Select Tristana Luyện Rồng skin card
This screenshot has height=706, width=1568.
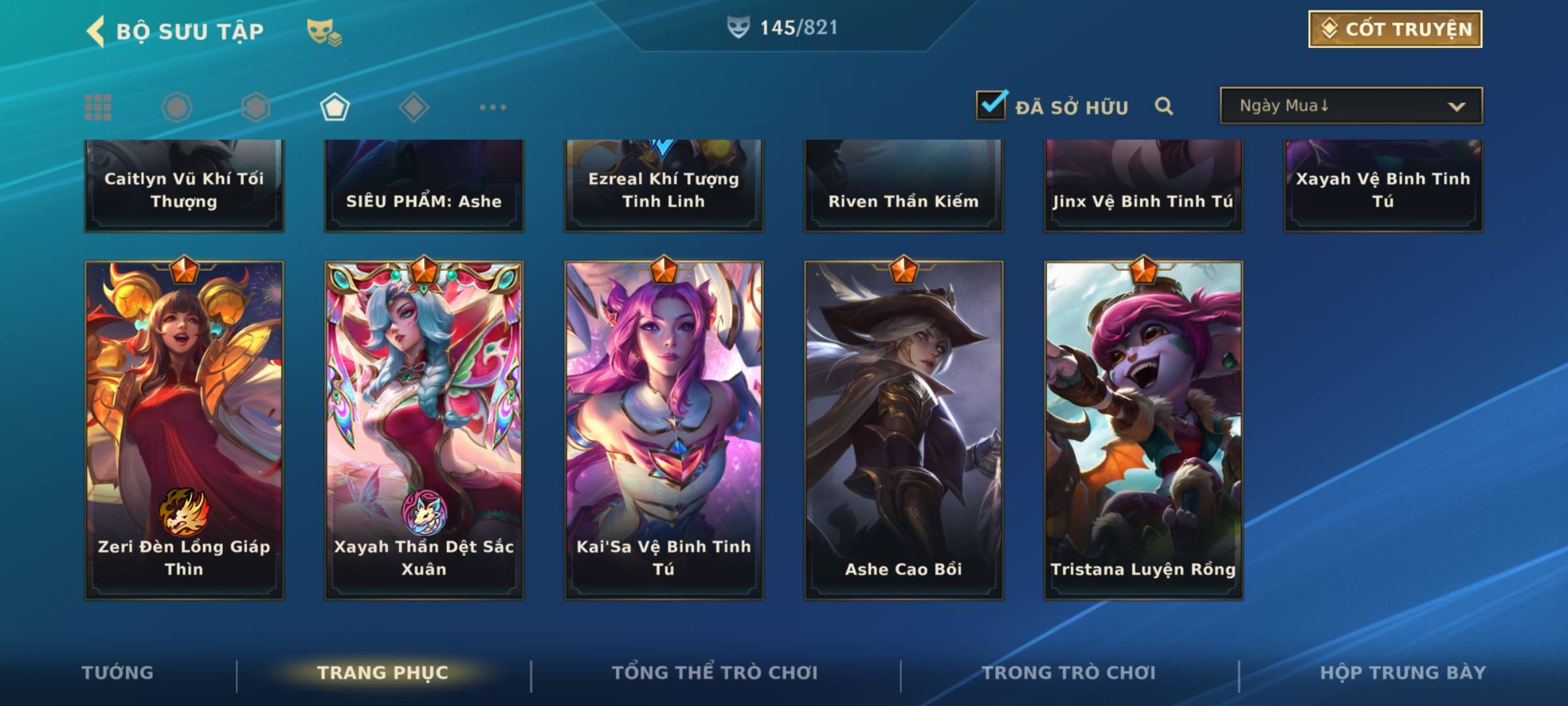pos(1143,430)
